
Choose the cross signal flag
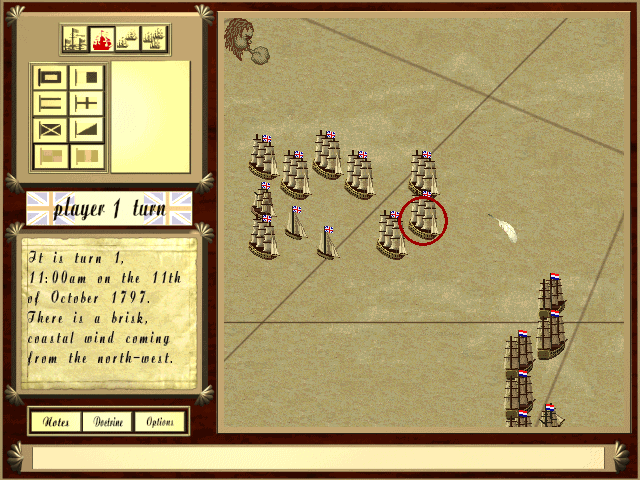[x=86, y=103]
